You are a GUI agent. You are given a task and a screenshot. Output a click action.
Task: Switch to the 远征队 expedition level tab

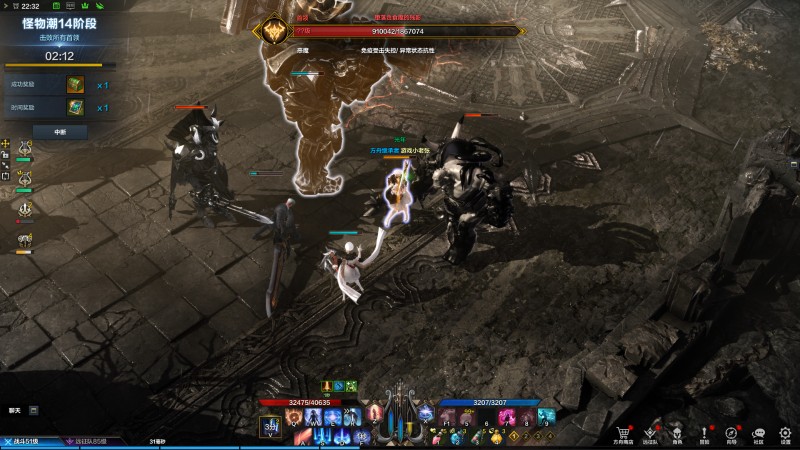pos(92,440)
